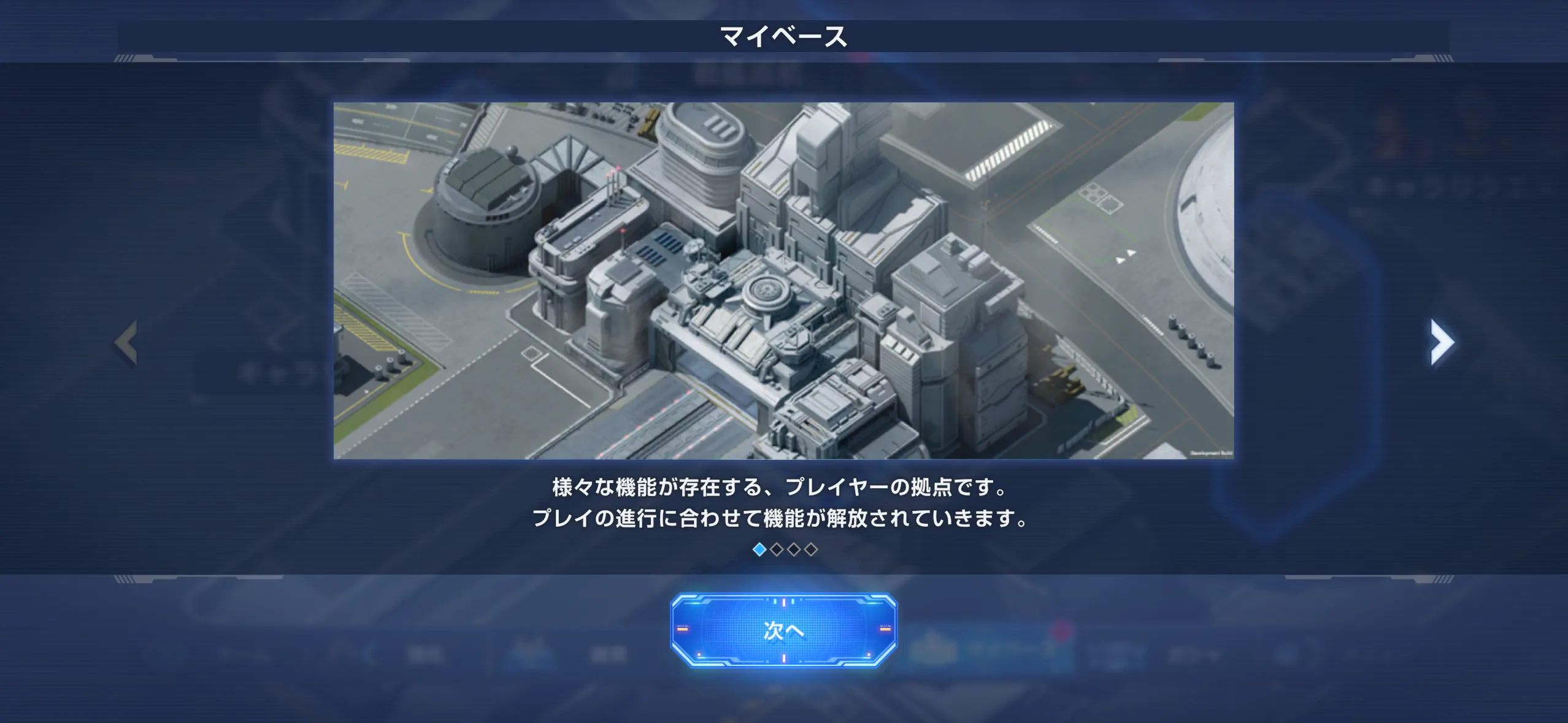
Task: Select the second diamond page indicator
Action: [777, 550]
